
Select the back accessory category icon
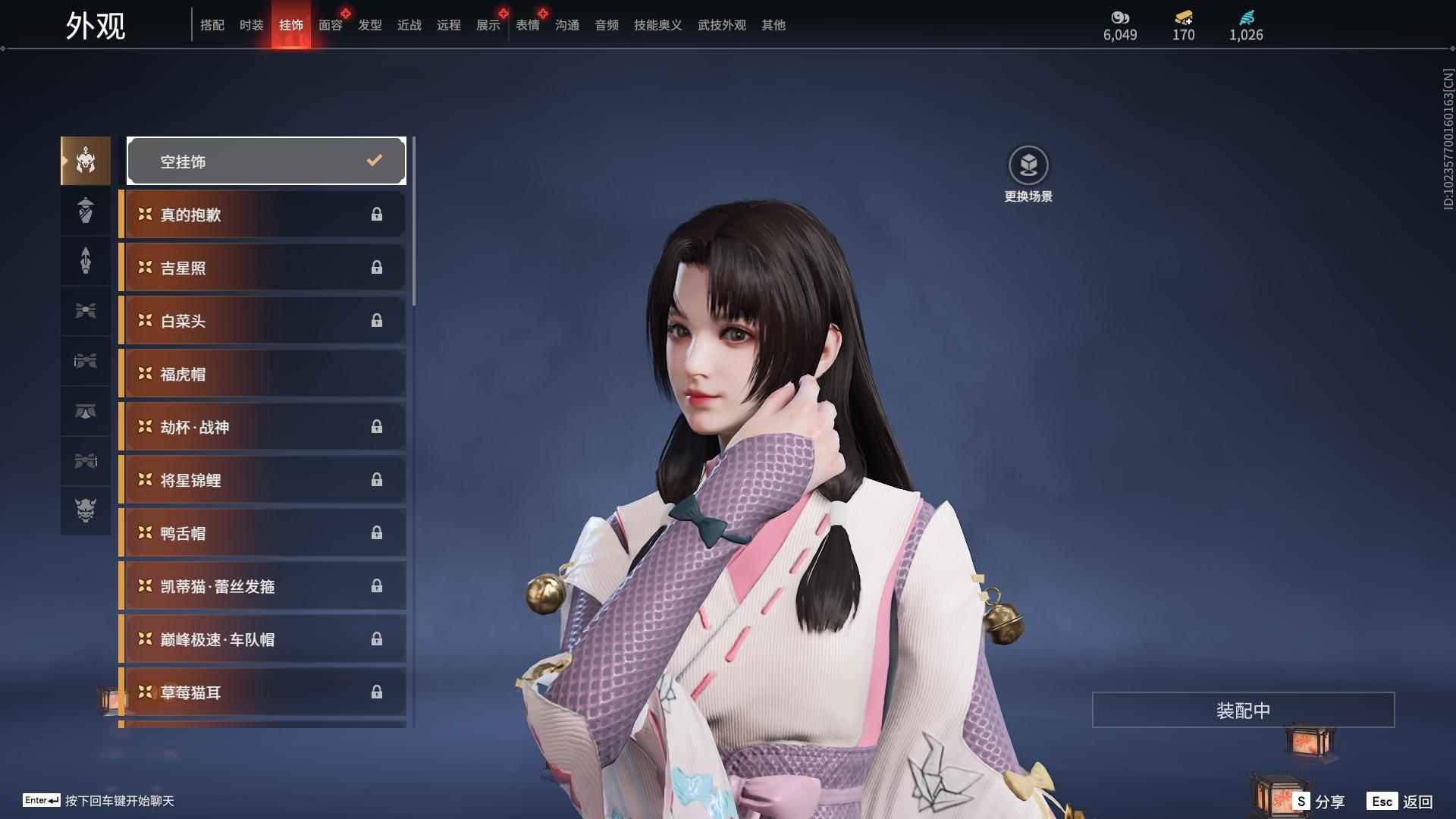coord(85,261)
